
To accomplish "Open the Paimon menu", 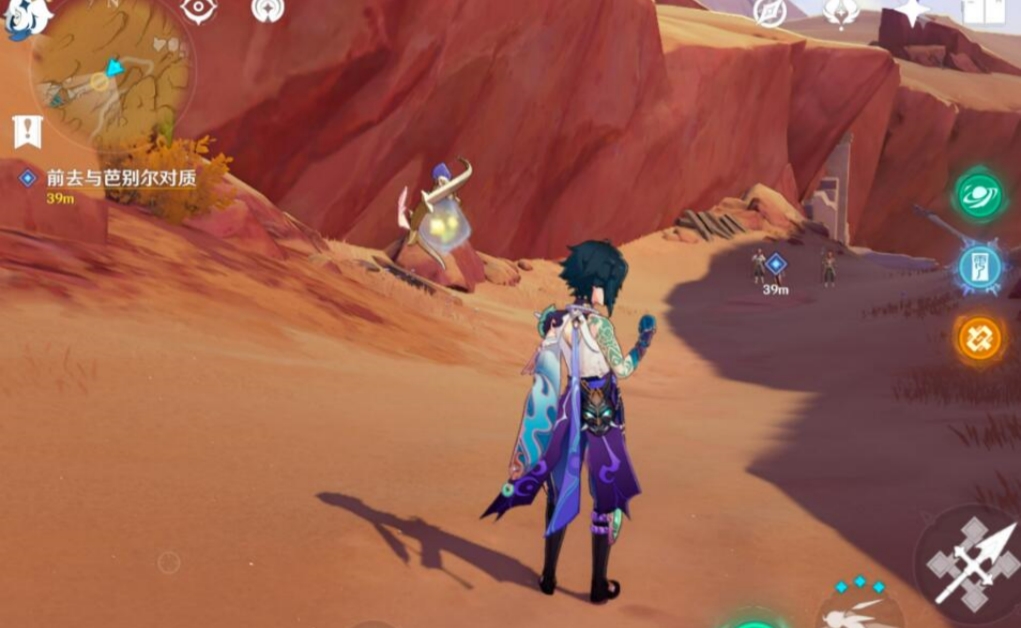I will [24, 17].
